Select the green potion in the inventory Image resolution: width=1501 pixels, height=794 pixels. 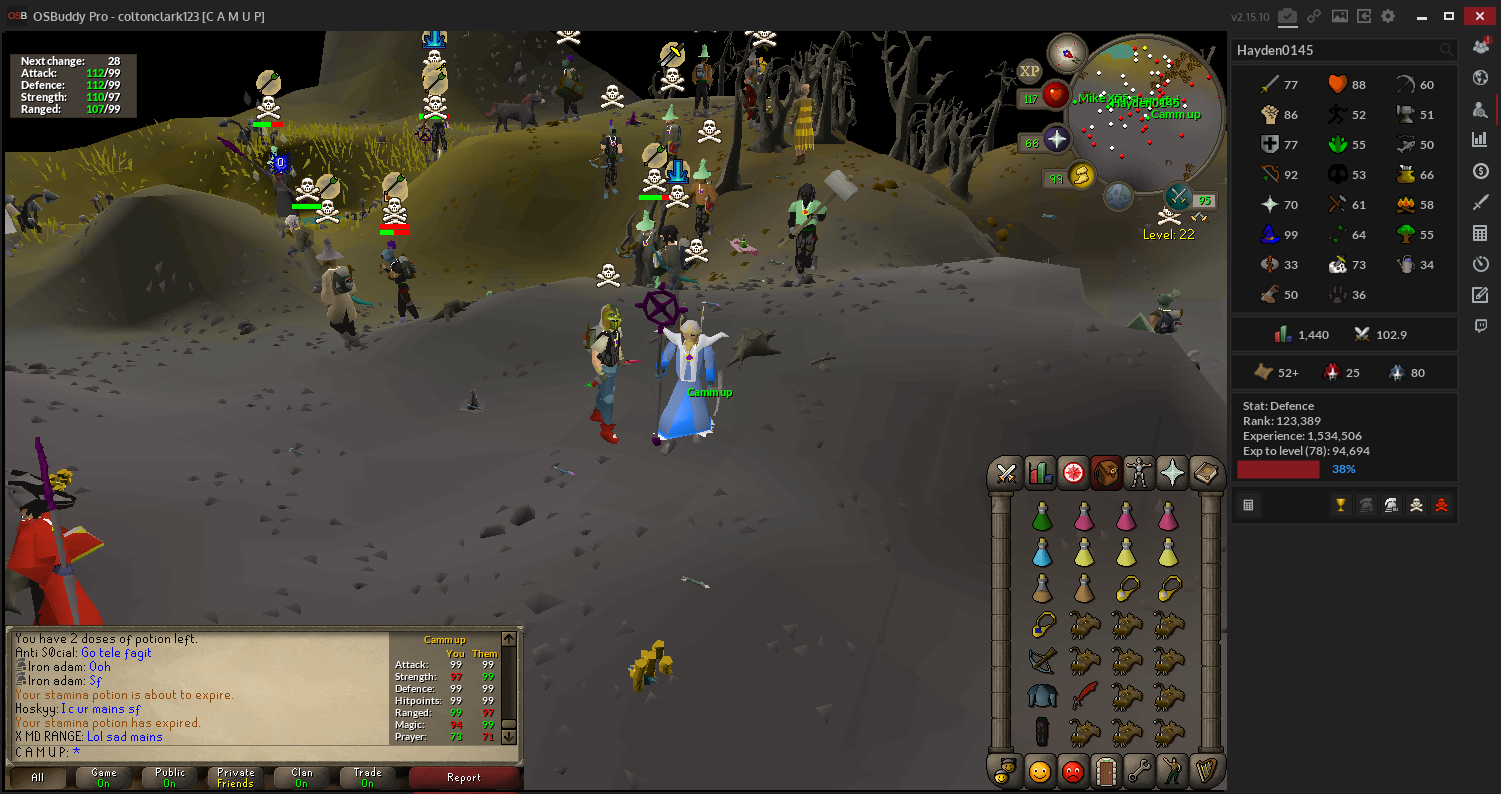click(1041, 518)
